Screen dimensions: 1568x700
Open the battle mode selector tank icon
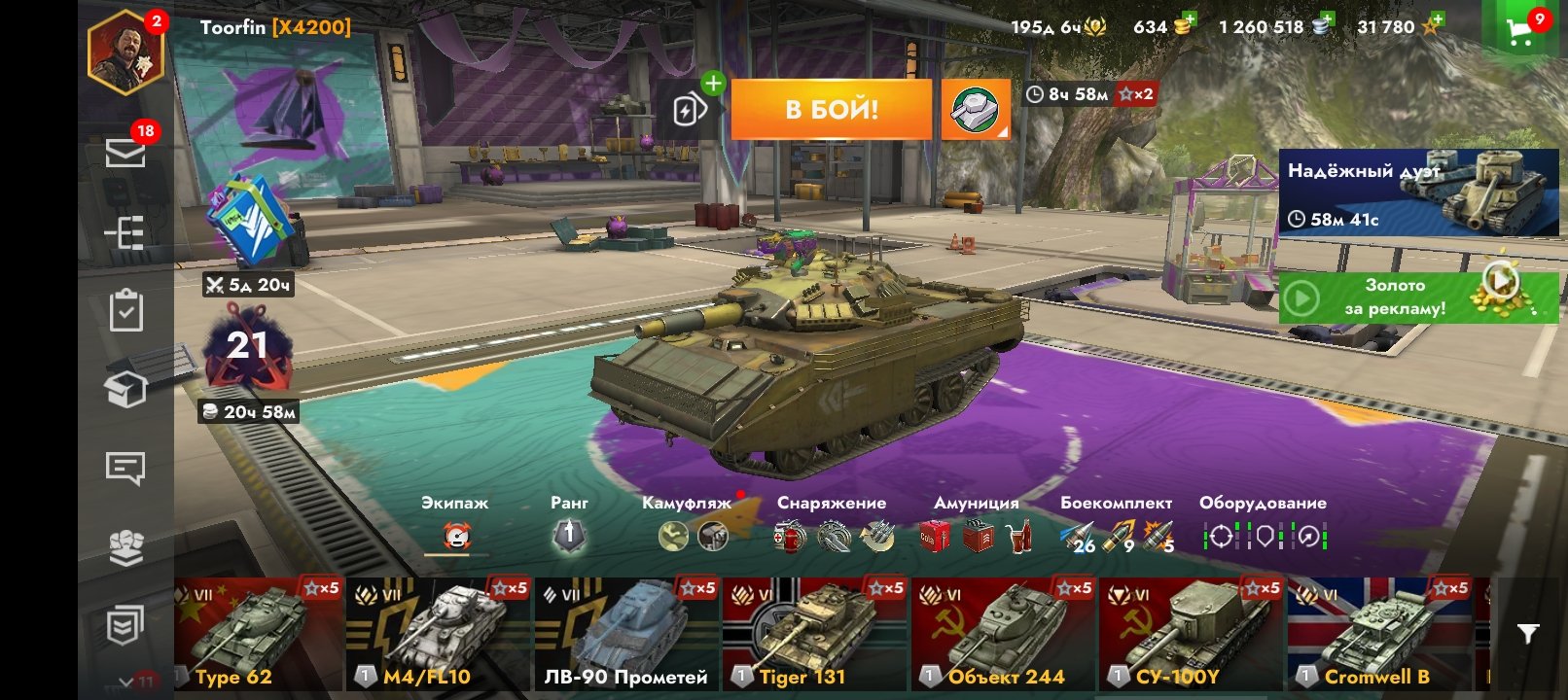point(976,109)
